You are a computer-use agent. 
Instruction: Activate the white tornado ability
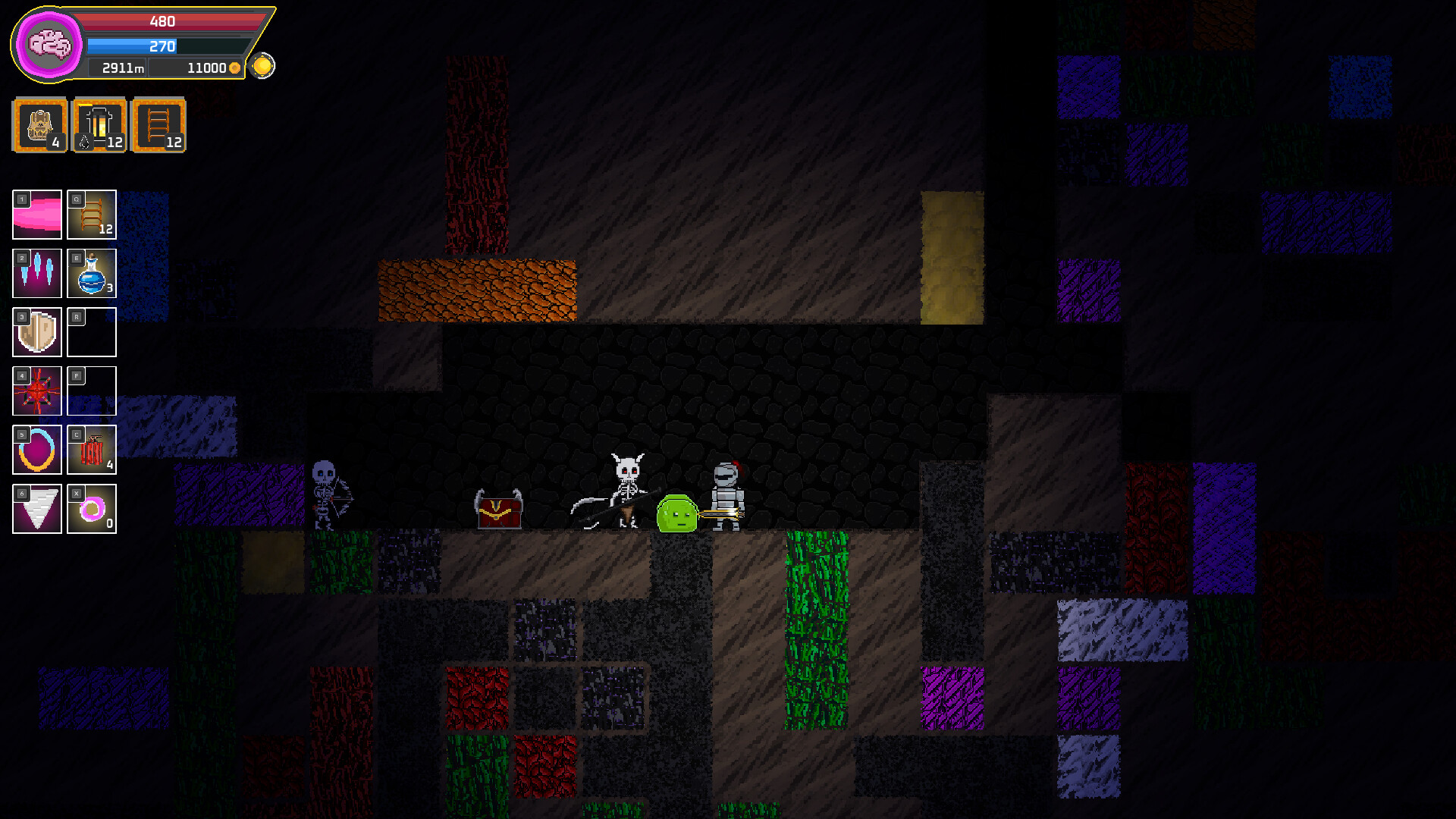[37, 509]
